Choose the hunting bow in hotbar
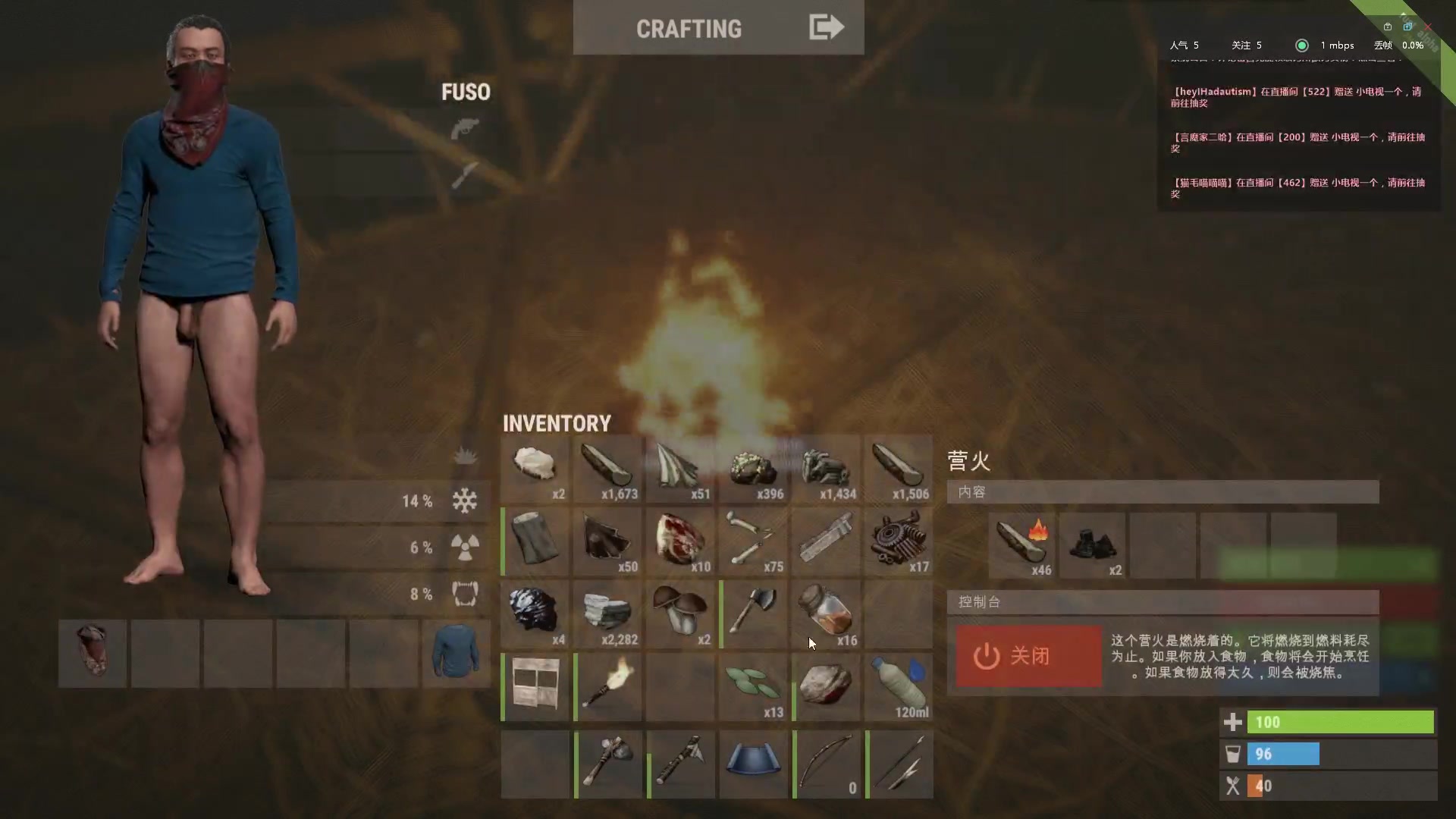This screenshot has height=819, width=1456. [827, 763]
